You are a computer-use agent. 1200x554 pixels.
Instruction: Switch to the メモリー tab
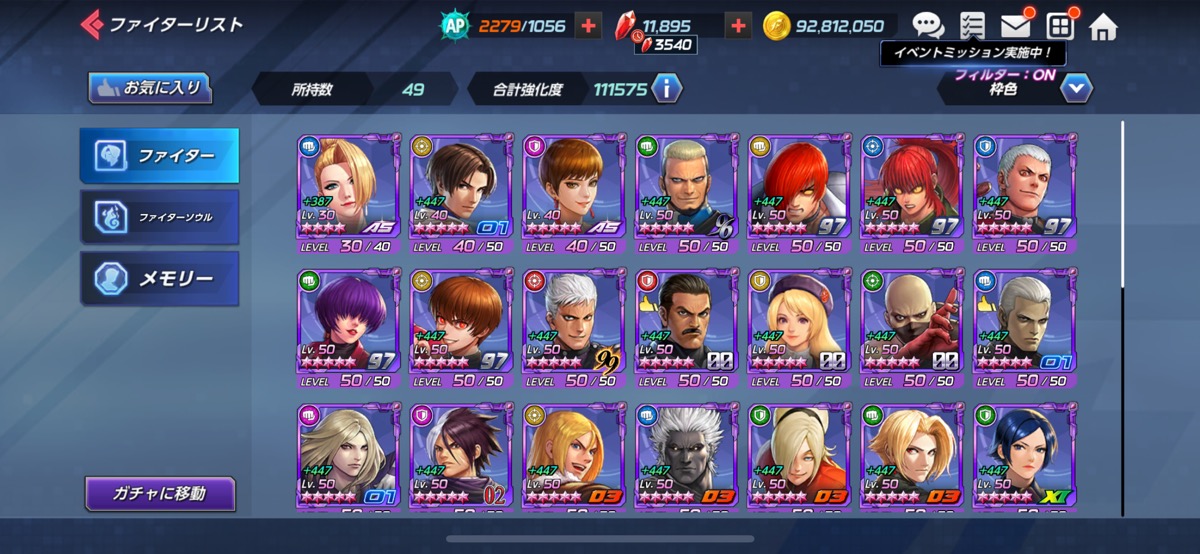[x=160, y=278]
